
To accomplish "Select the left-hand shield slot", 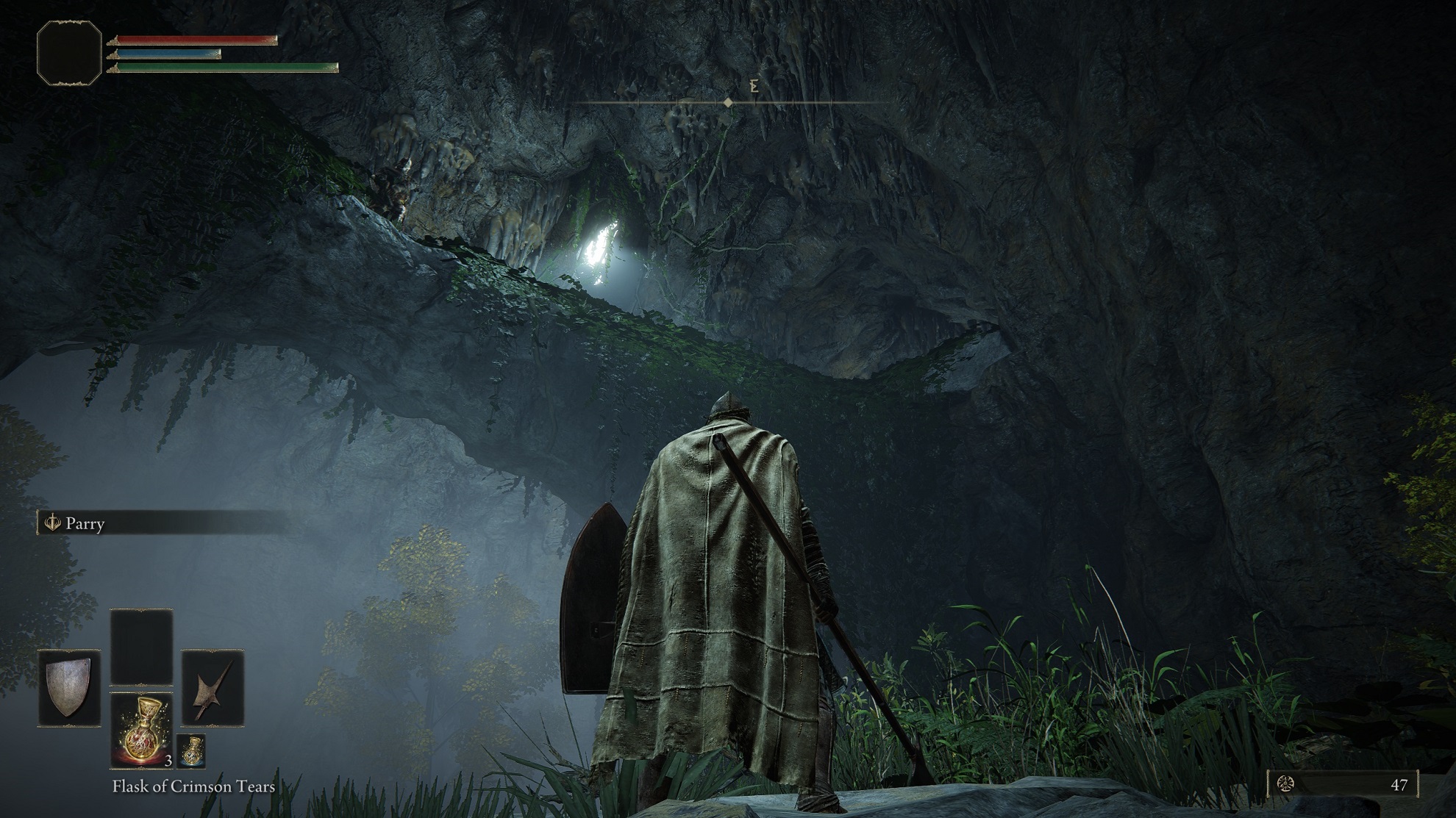I will [x=69, y=689].
